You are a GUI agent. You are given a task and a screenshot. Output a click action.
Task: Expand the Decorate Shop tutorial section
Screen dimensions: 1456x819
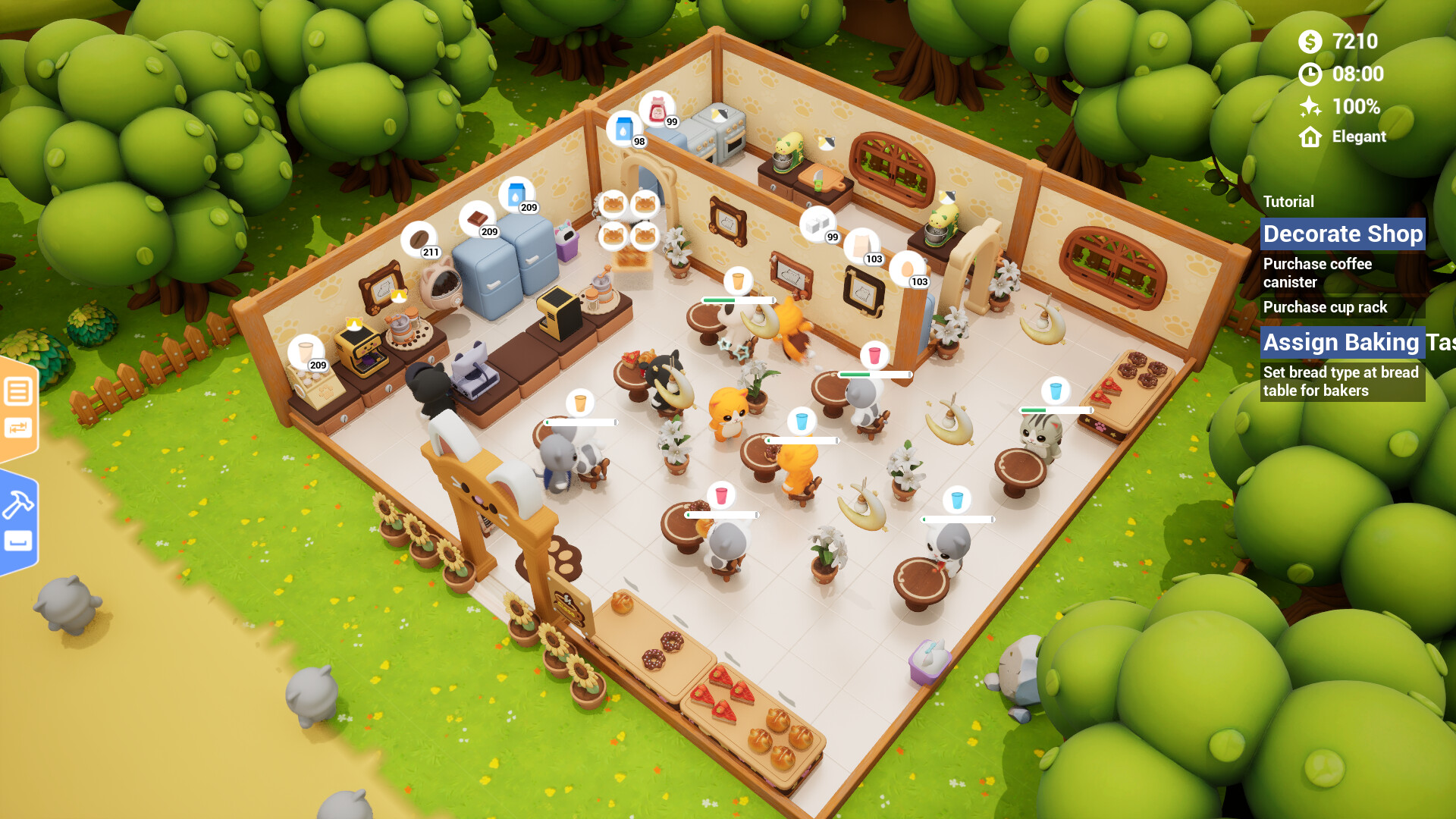(1342, 234)
